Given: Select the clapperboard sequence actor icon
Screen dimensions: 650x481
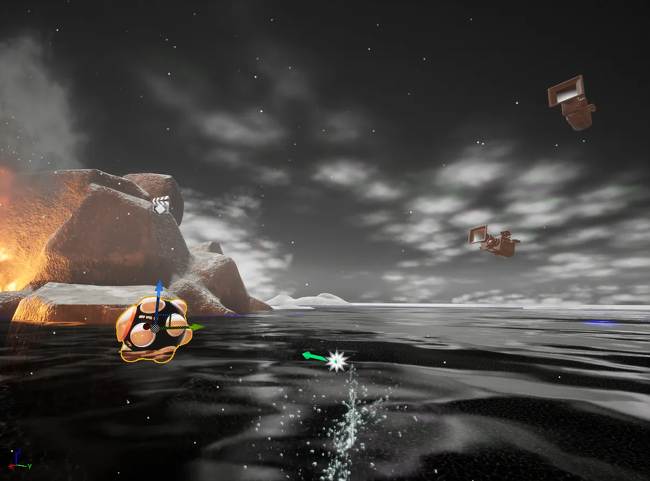Looking at the screenshot, I should coord(161,205).
